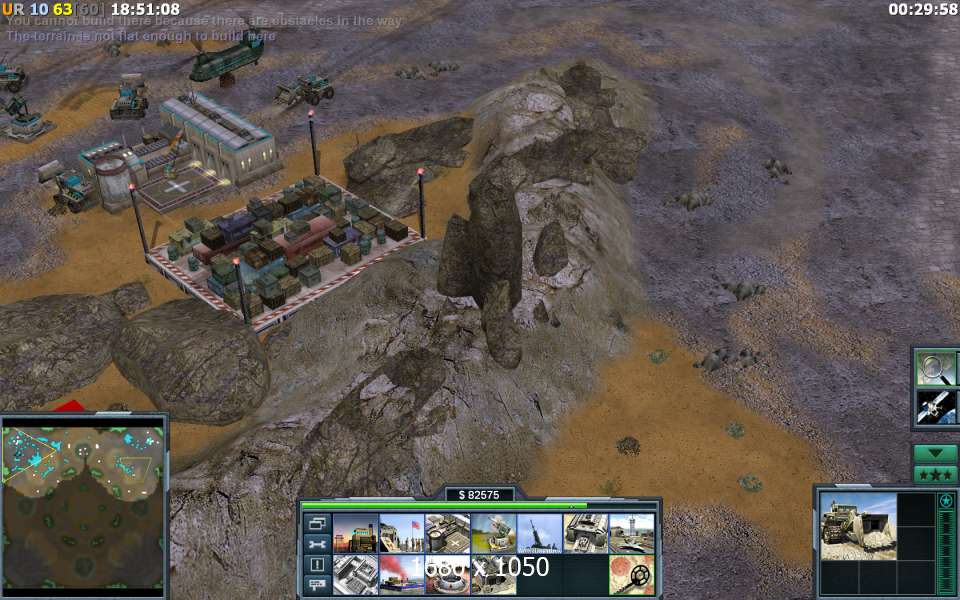Choose the Patriot missile battery build icon
The height and width of the screenshot is (600, 960).
pyautogui.click(x=493, y=534)
